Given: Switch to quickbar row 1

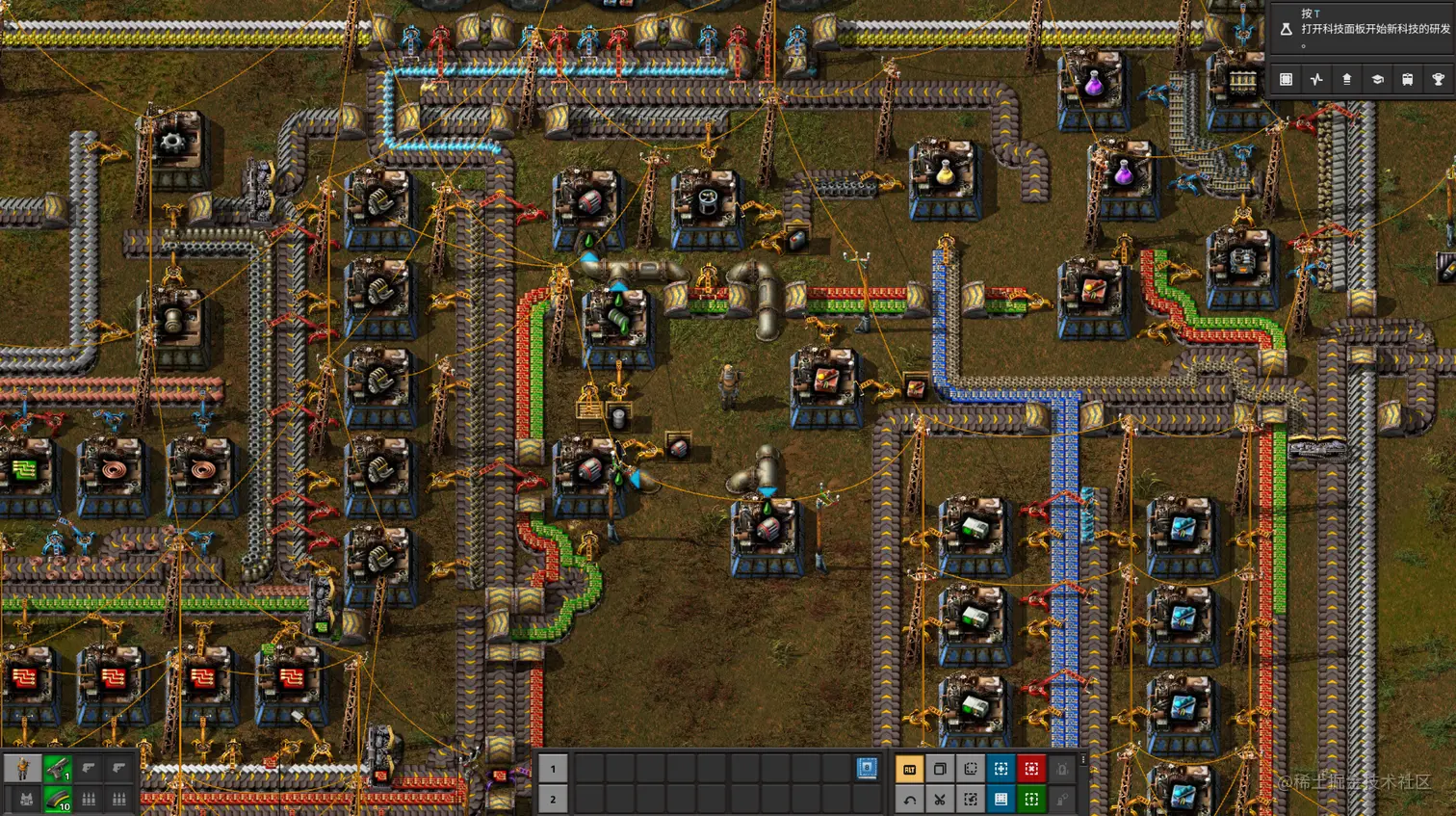Looking at the screenshot, I should [553, 768].
